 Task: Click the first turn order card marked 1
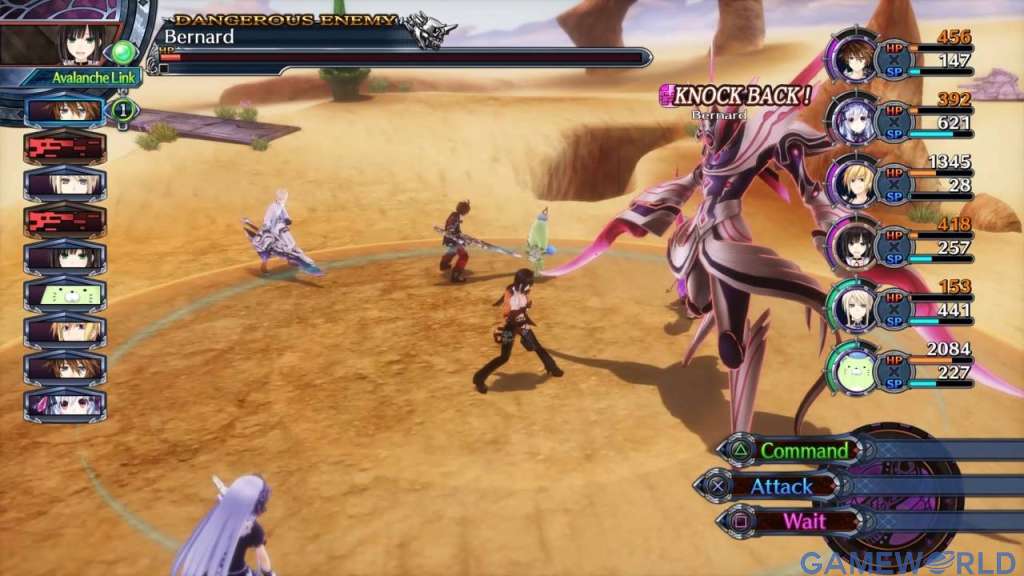(x=65, y=110)
